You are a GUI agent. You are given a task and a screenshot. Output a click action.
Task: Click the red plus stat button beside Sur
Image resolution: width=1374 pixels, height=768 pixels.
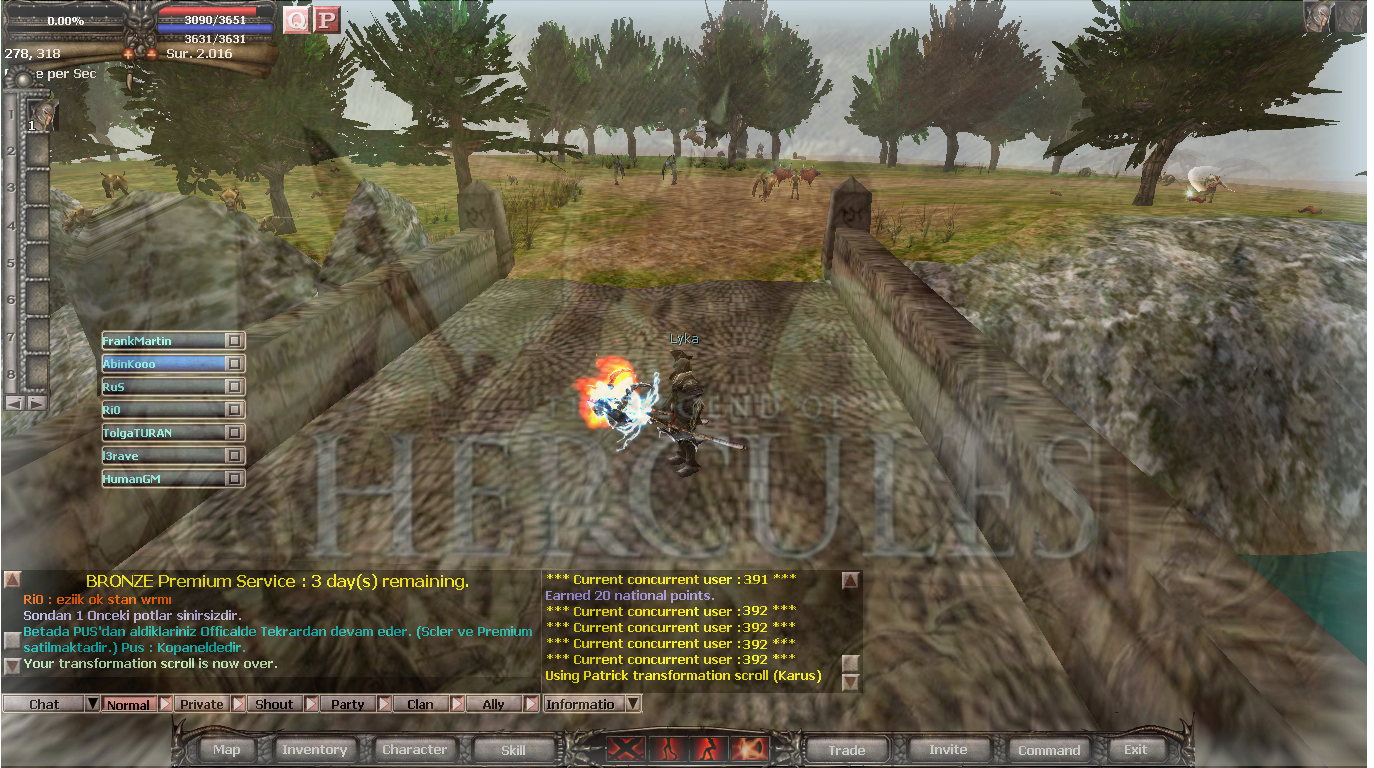click(x=152, y=55)
